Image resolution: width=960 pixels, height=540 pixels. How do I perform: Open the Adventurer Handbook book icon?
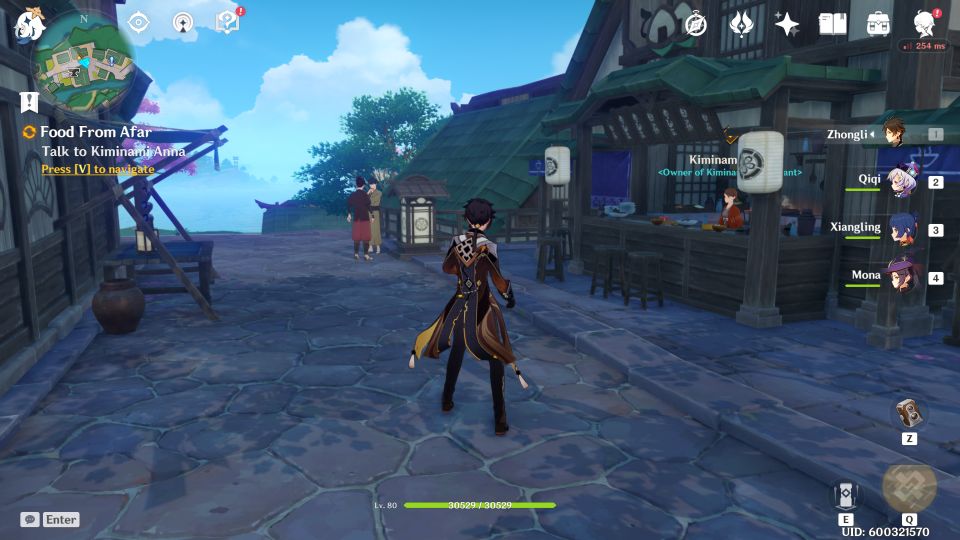tap(833, 24)
